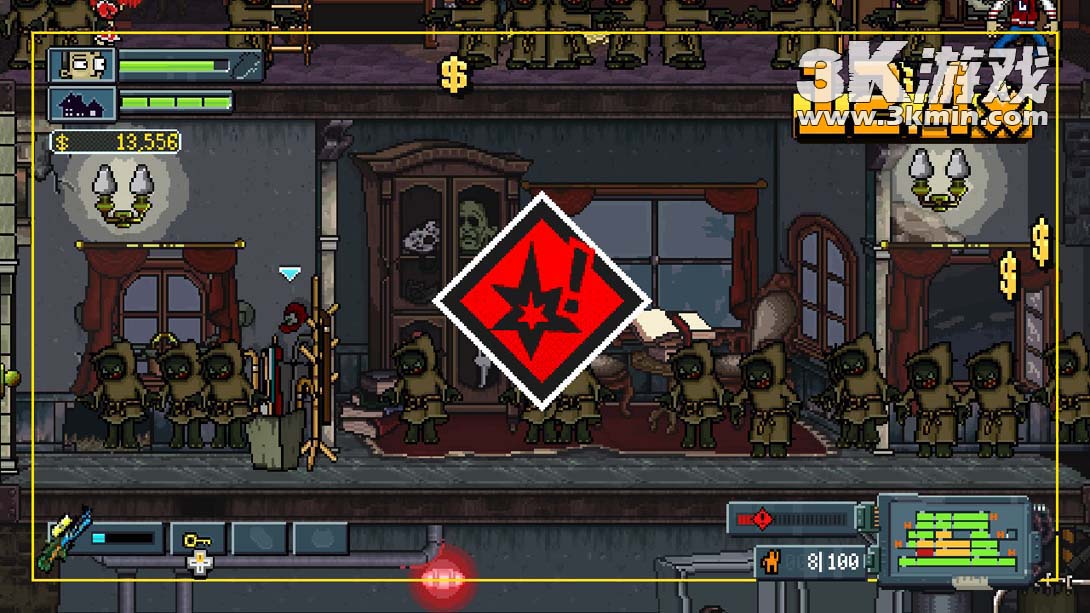Screen dimensions: 1090x613
Task: Click the player character portrait
Action: 83,66
